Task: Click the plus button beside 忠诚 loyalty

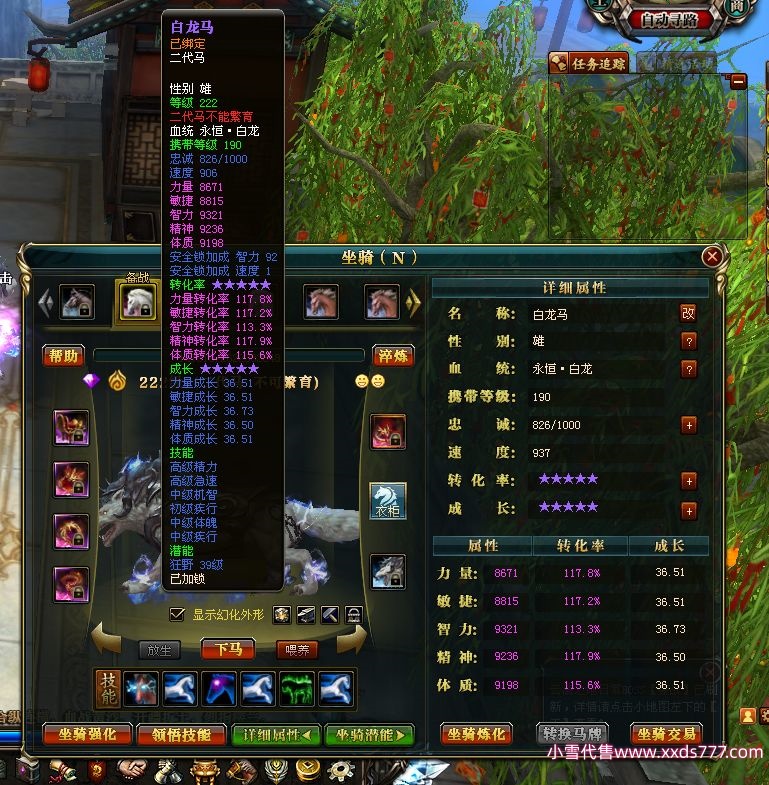Action: 688,425
